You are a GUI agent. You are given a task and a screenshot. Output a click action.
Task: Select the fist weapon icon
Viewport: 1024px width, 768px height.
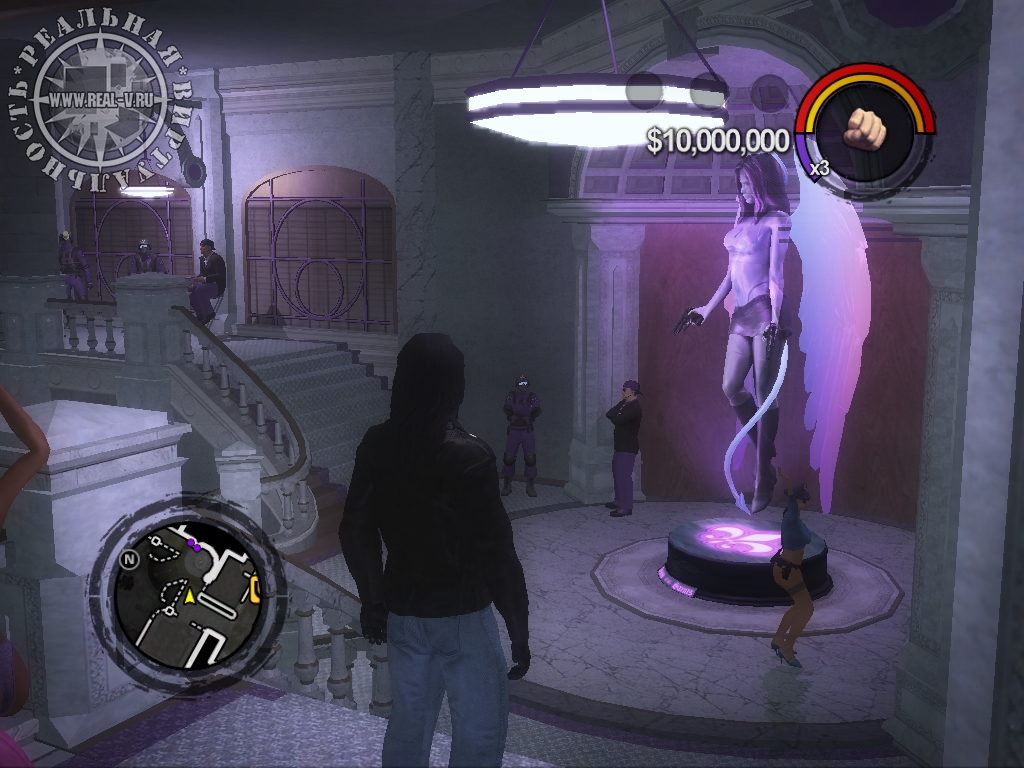866,128
